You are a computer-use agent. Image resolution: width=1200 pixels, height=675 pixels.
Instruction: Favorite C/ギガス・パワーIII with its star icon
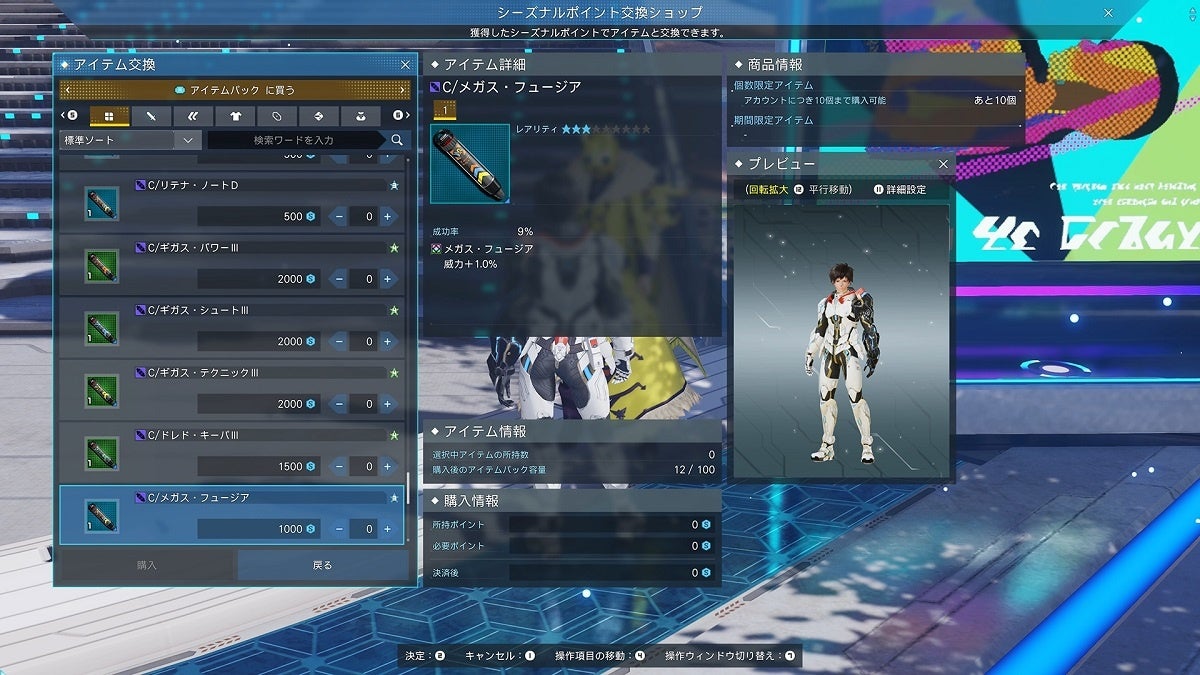[x=394, y=248]
